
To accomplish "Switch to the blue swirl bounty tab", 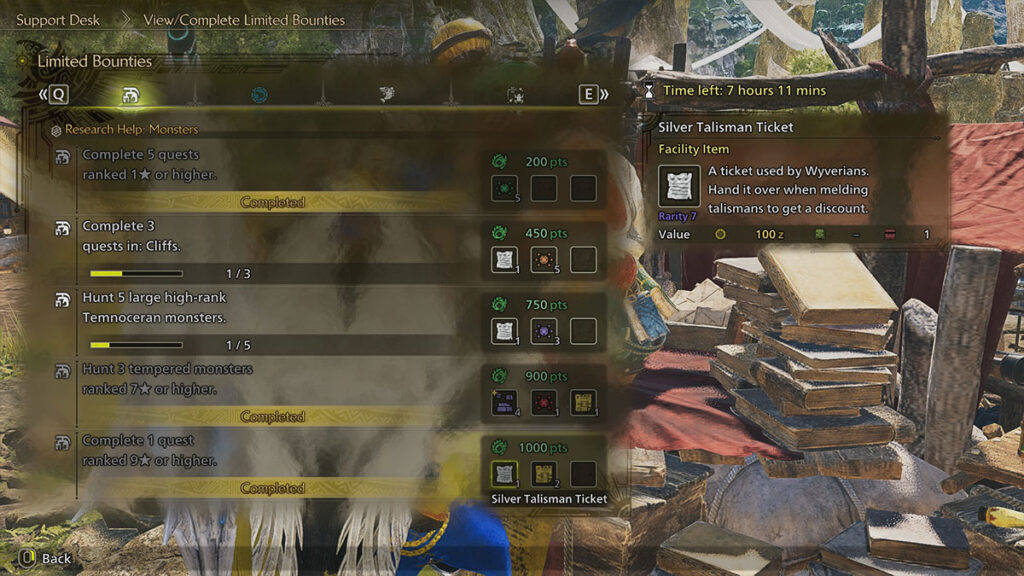I will coord(259,95).
